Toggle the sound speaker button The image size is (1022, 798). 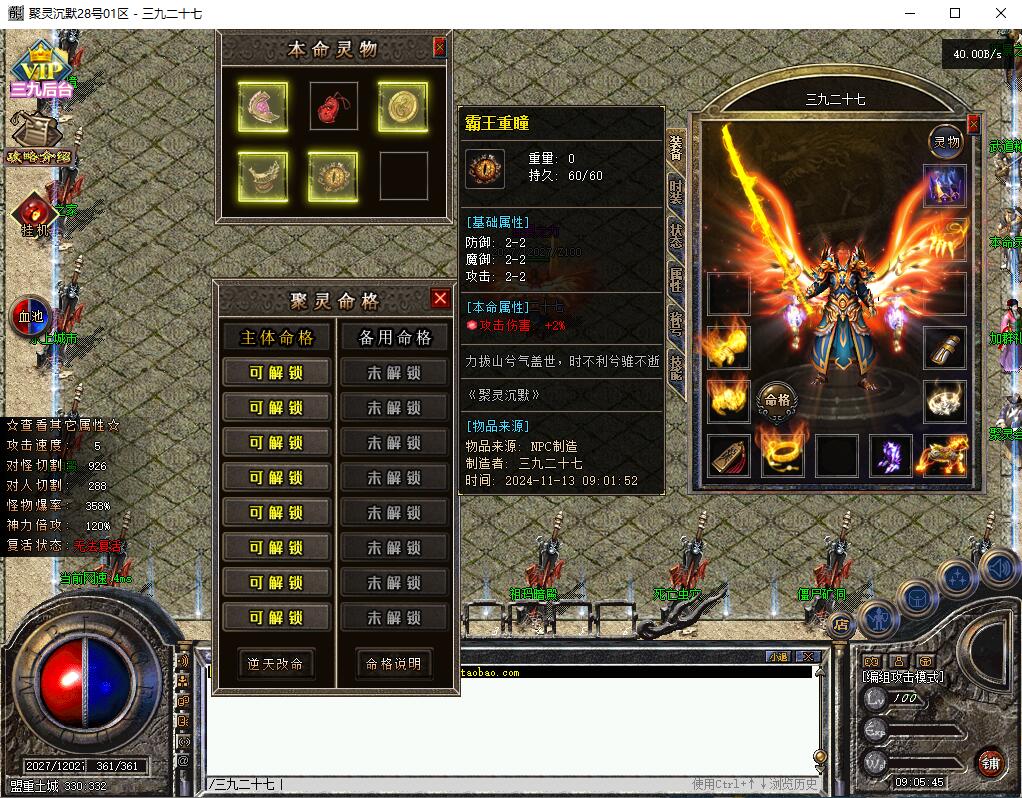click(999, 569)
